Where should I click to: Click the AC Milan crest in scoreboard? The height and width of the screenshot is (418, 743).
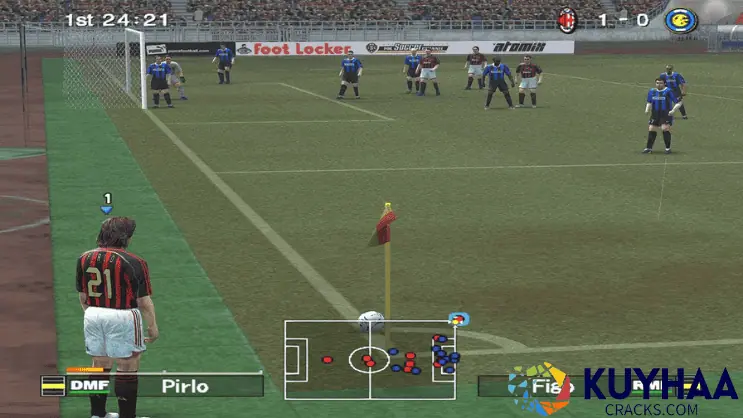tap(568, 19)
